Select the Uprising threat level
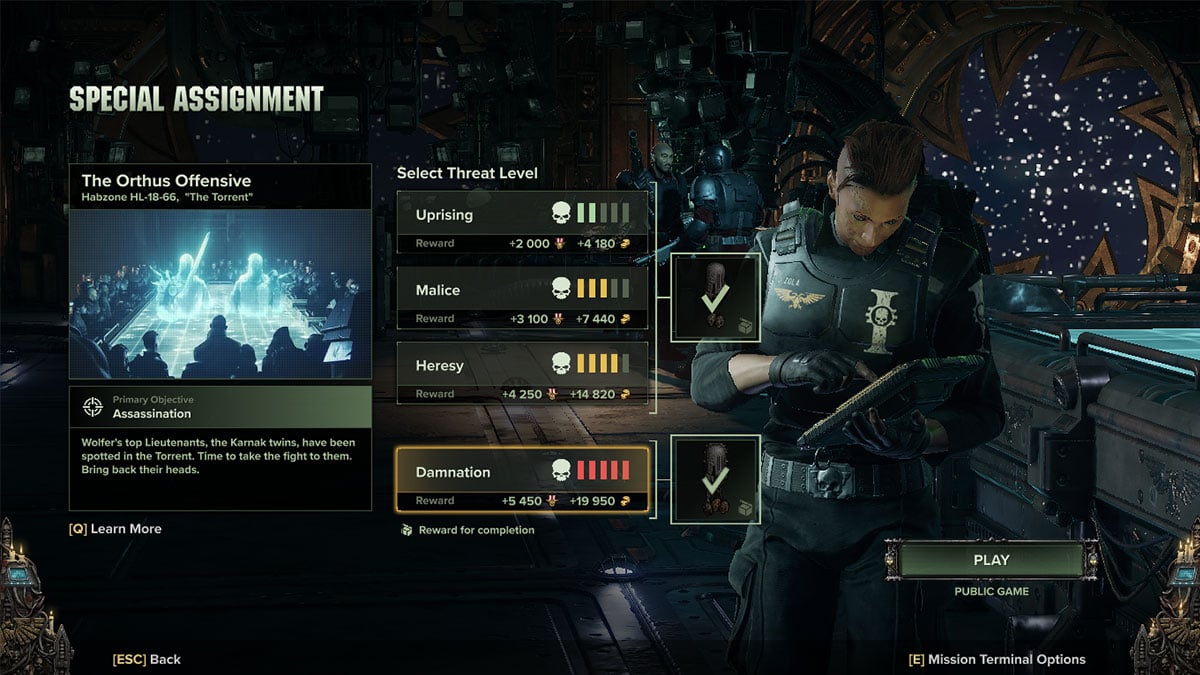The image size is (1200, 675). coord(522,216)
